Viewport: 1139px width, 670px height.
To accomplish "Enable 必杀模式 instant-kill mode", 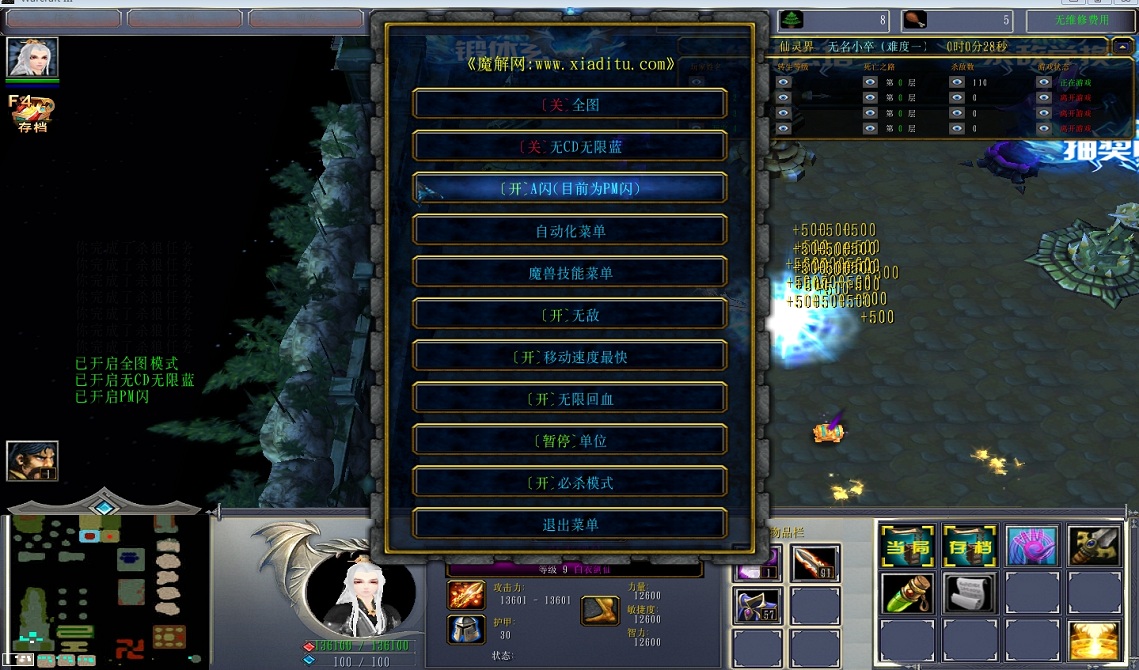I will 570,483.
